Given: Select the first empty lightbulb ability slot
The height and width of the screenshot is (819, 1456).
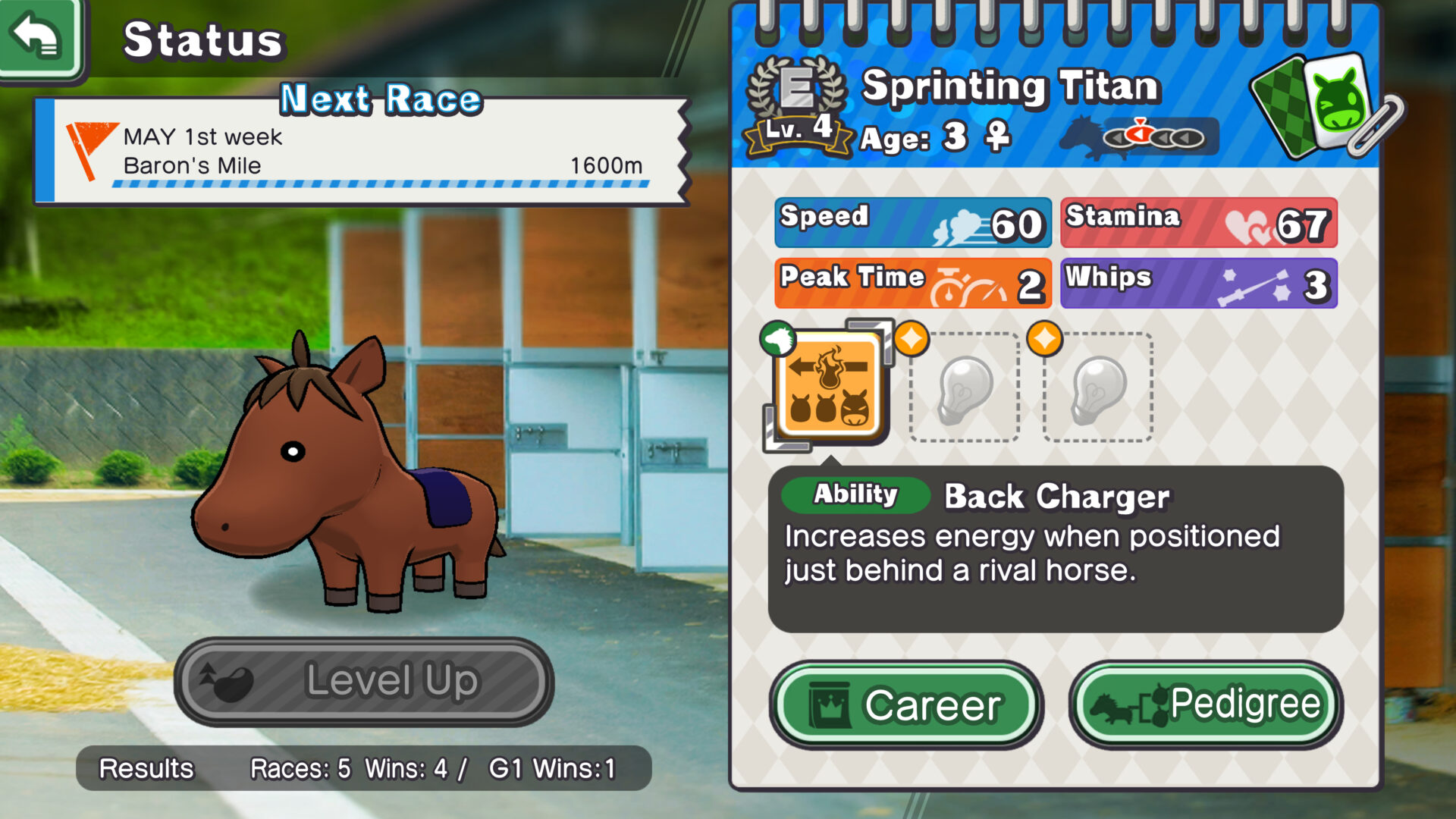Looking at the screenshot, I should (x=965, y=391).
